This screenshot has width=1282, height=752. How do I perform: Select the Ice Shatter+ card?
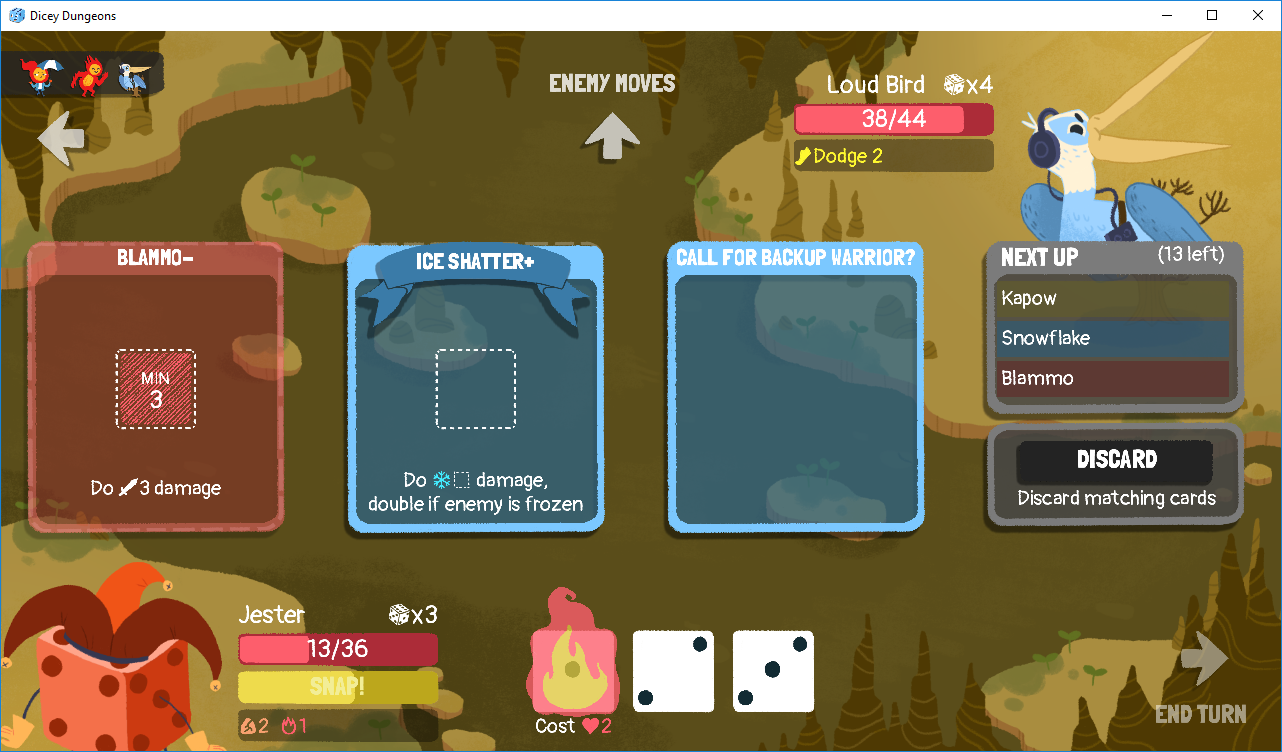click(475, 390)
